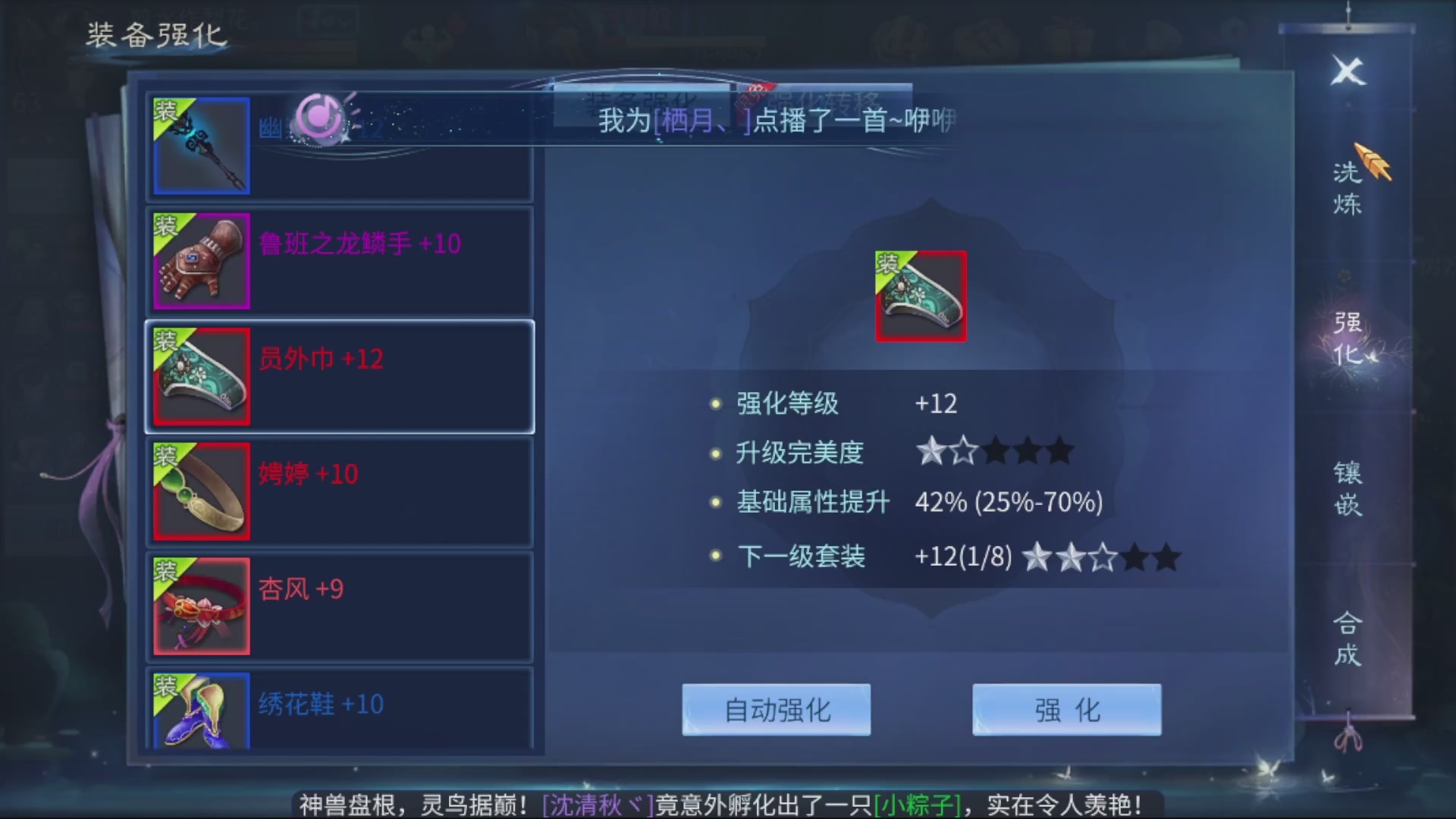Select the weapon at top of equipment list
Screen dimensions: 1456x819
click(x=200, y=146)
